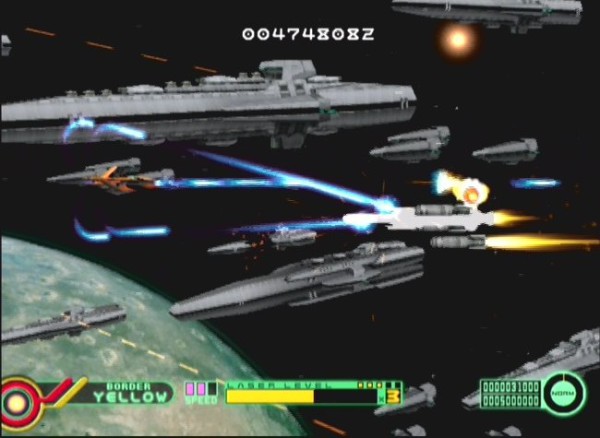Click the pink SPEED level indicator
600x438 pixels.
pos(200,389)
